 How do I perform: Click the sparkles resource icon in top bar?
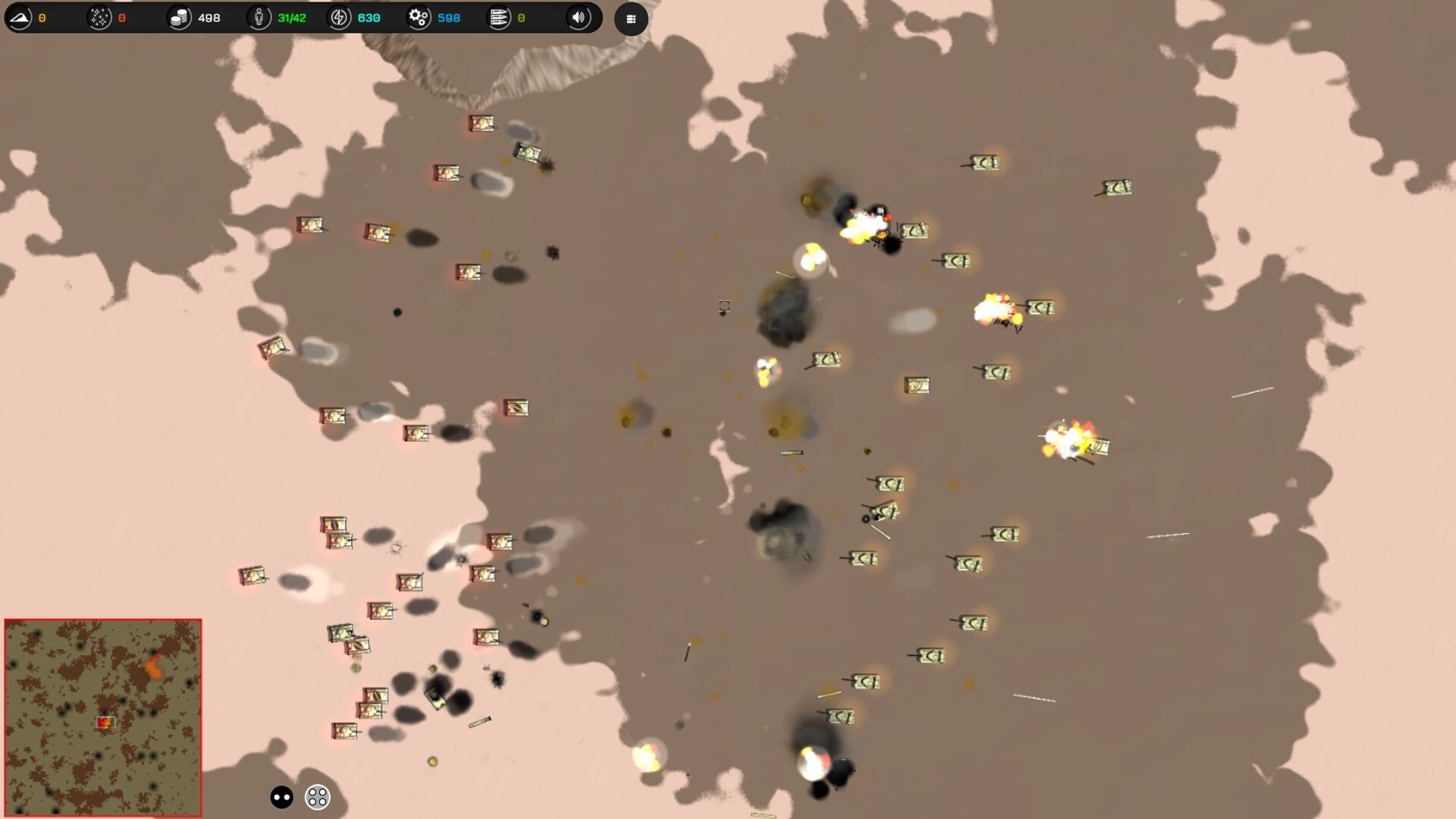click(x=99, y=16)
